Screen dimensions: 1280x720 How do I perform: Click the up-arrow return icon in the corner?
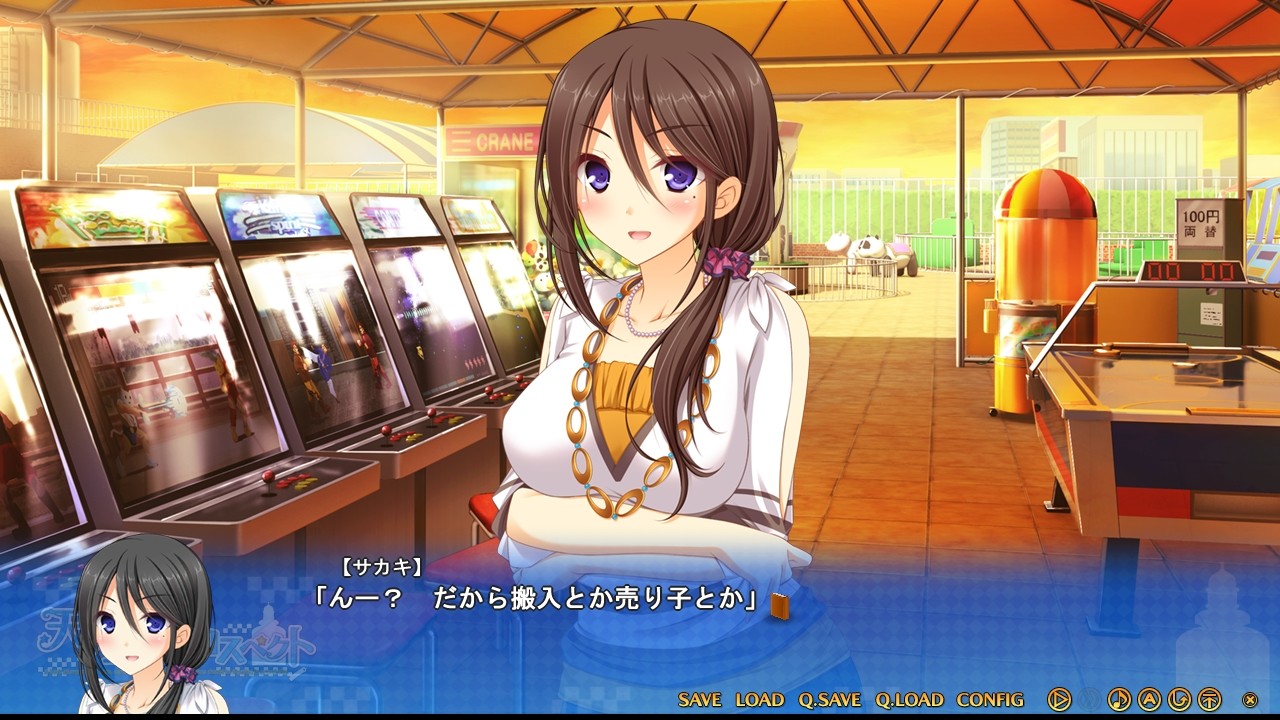[x=1207, y=699]
